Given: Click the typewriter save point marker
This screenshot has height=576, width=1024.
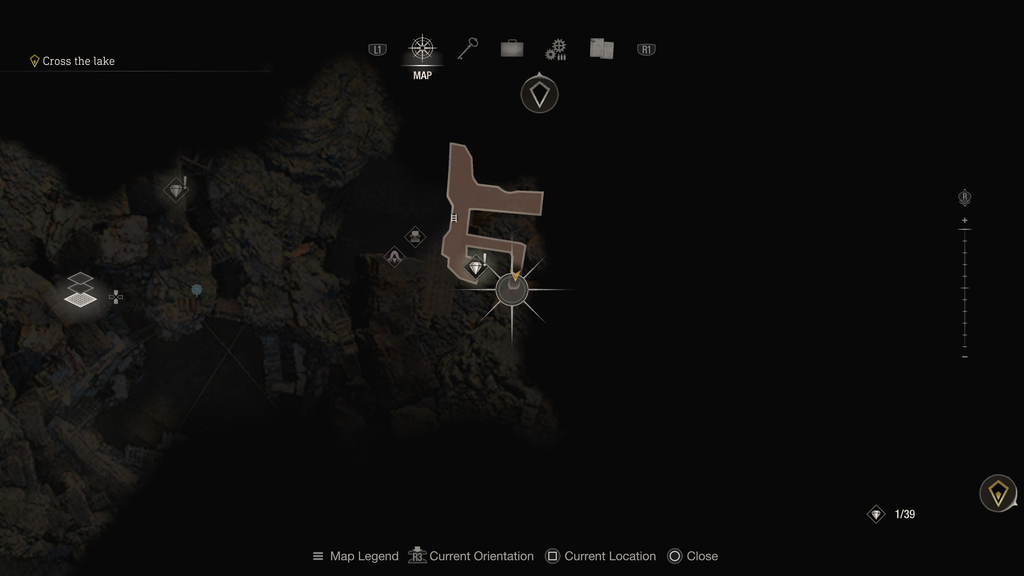Looking at the screenshot, I should (x=415, y=237).
